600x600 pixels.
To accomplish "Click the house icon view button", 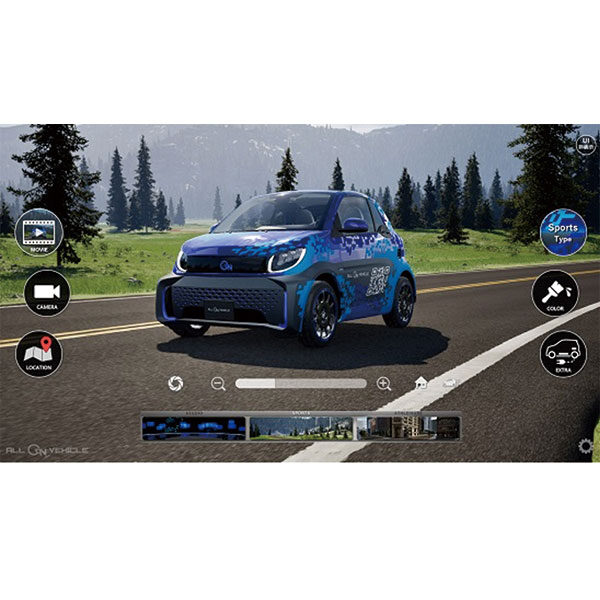I will tap(421, 383).
